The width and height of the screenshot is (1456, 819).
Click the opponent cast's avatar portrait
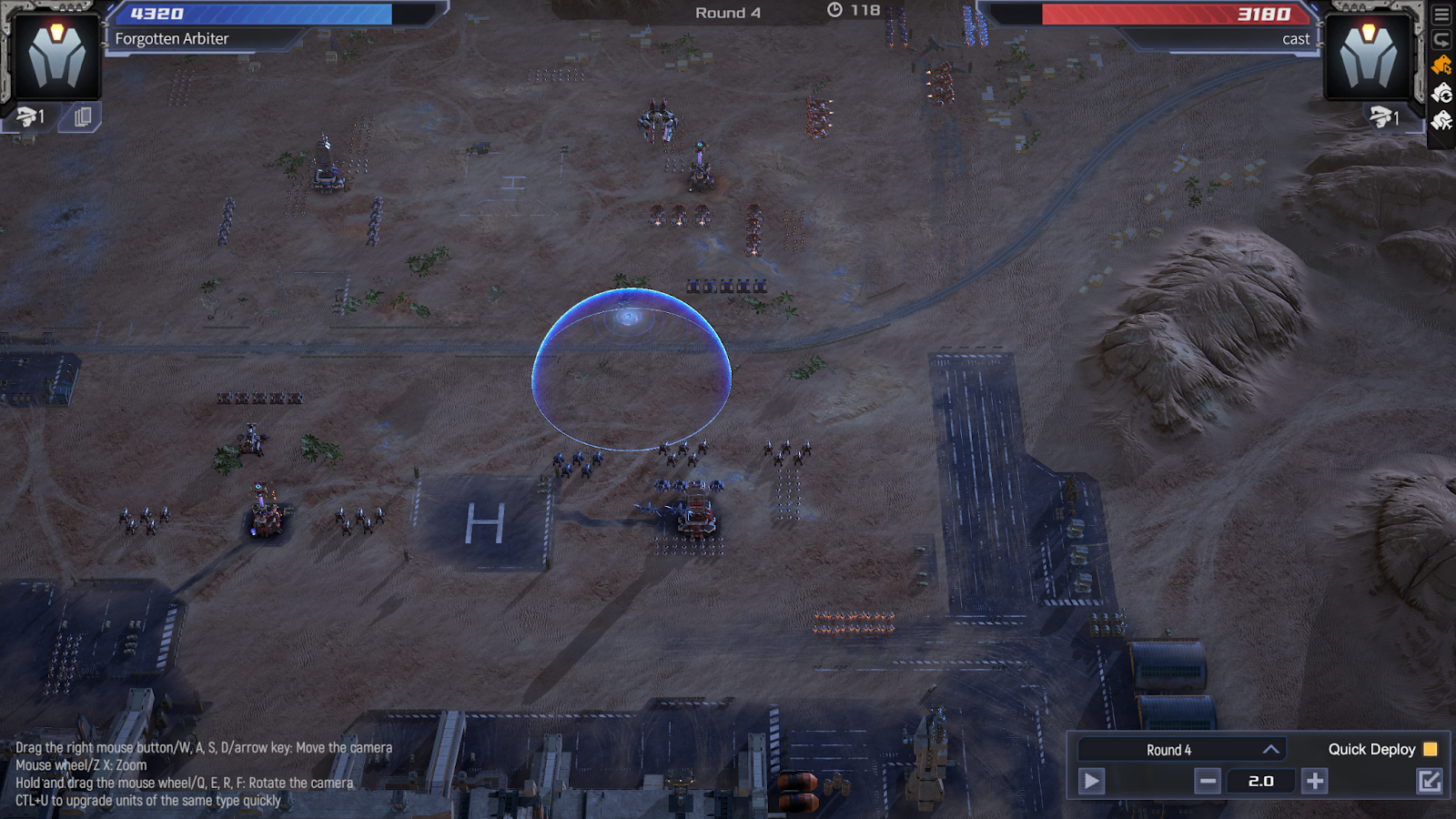[1368, 55]
